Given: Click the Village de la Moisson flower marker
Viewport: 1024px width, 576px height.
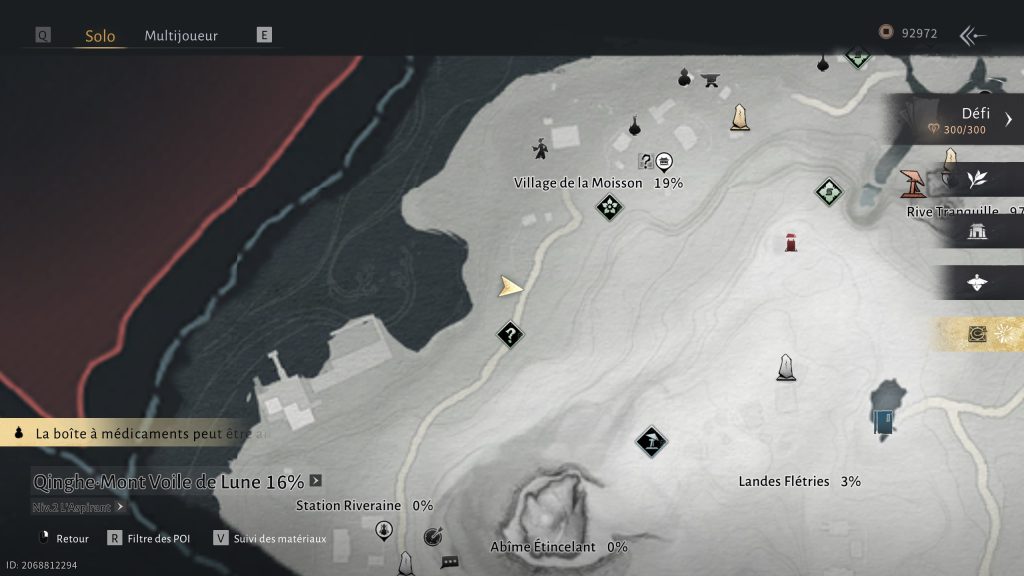Looking at the screenshot, I should click(609, 208).
